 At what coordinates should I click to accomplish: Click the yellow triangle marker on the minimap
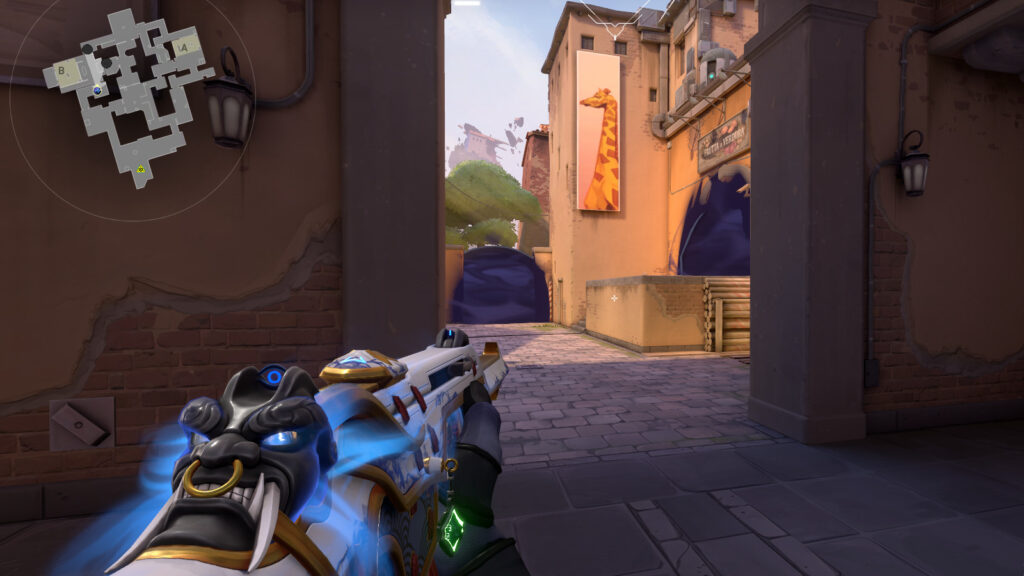point(140,170)
